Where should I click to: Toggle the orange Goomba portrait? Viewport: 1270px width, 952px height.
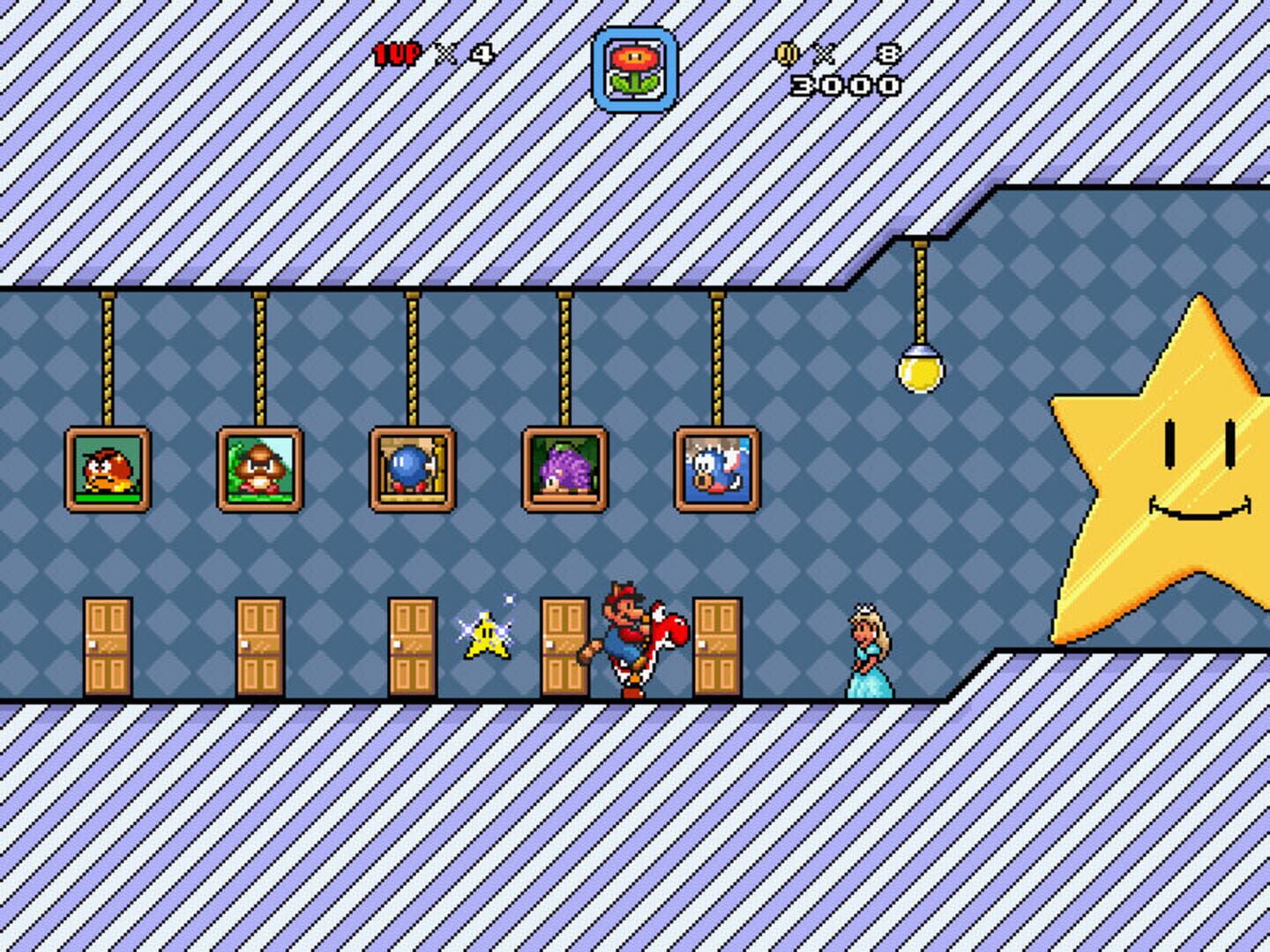click(110, 470)
